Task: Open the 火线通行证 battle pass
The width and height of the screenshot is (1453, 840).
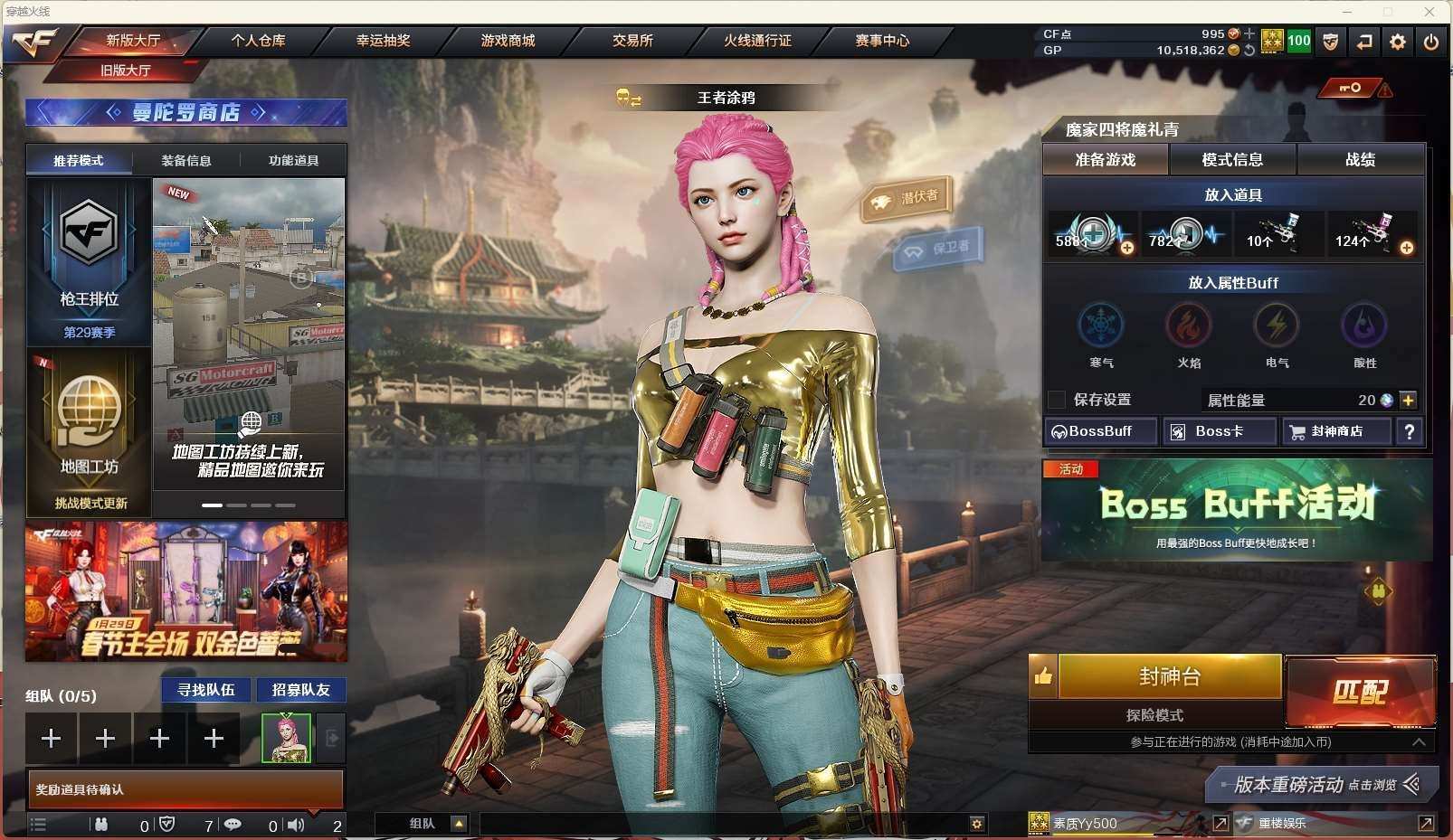Action: [757, 41]
